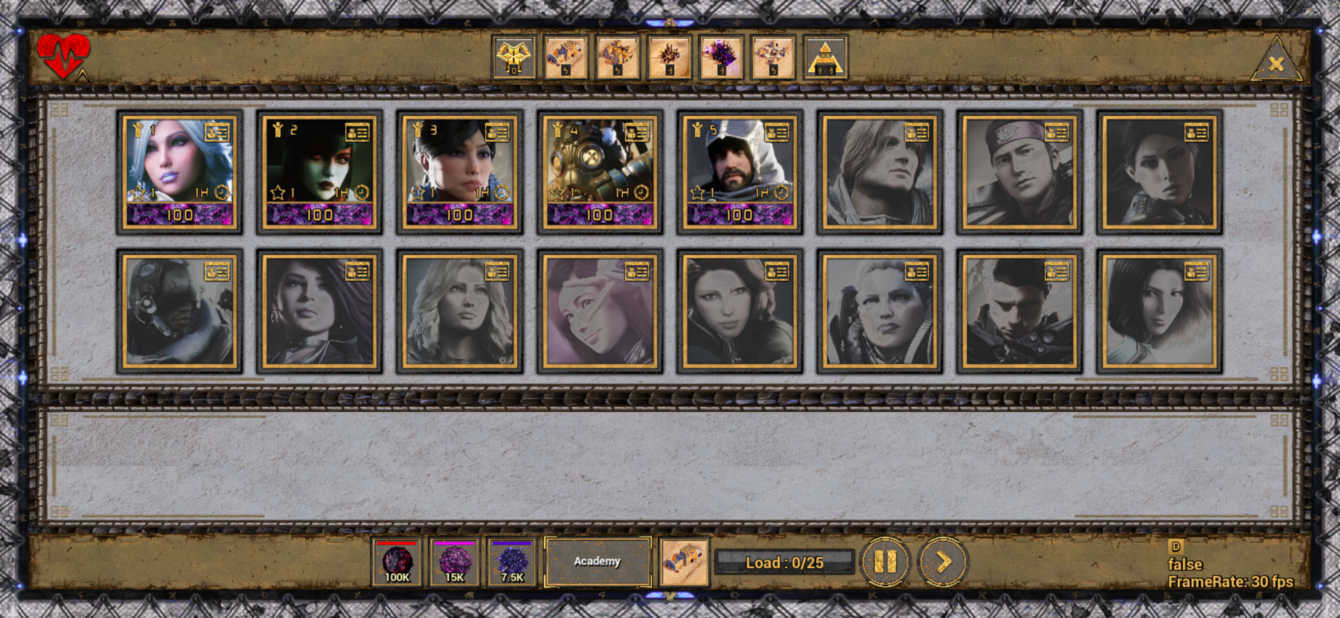Select the greyed-out bandana man portrait
The image size is (1340, 618).
click(x=1019, y=172)
